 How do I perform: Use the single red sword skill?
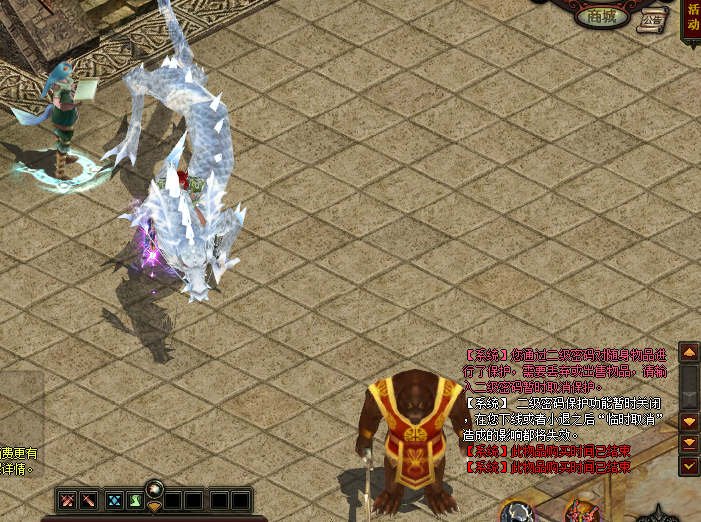coord(88,500)
